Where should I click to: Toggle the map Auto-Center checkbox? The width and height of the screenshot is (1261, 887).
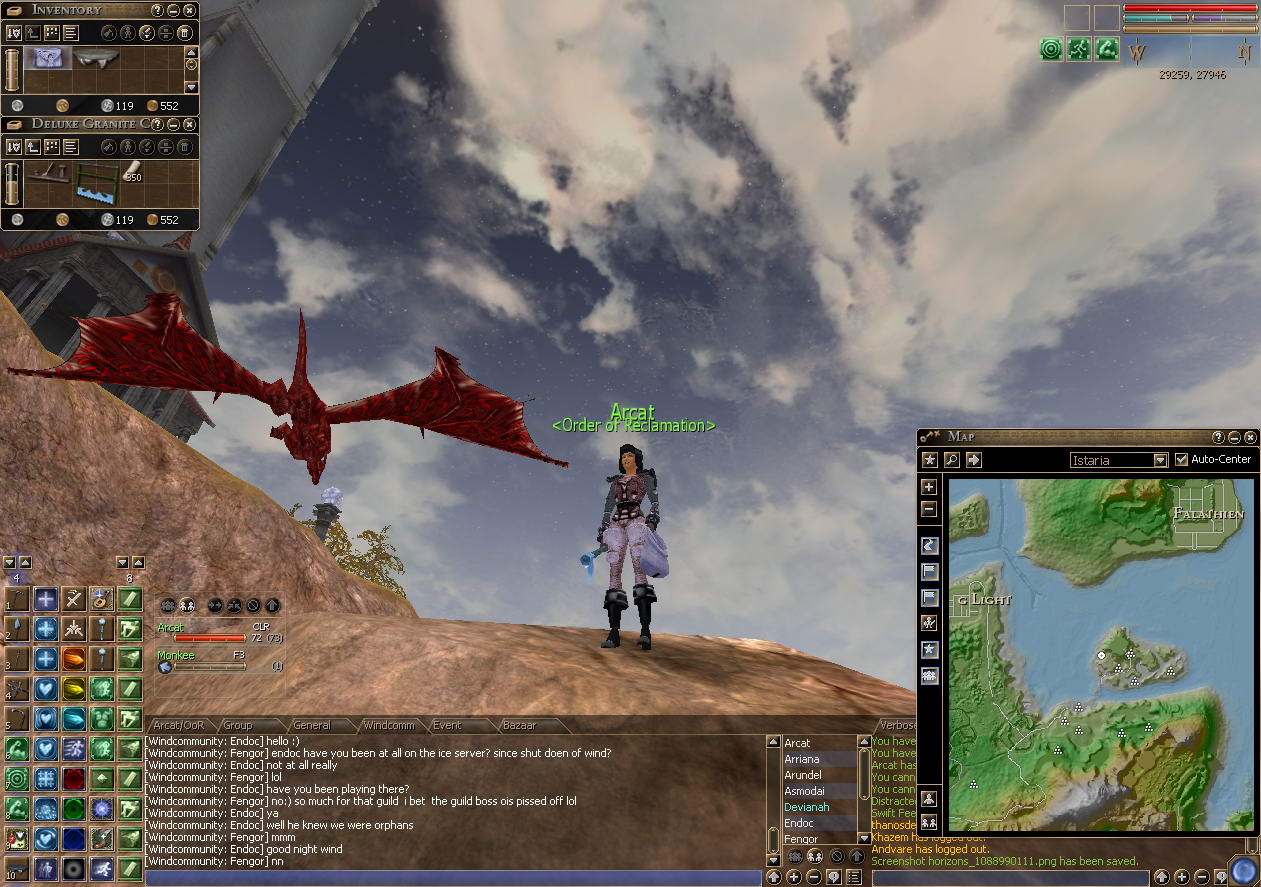click(x=1182, y=460)
